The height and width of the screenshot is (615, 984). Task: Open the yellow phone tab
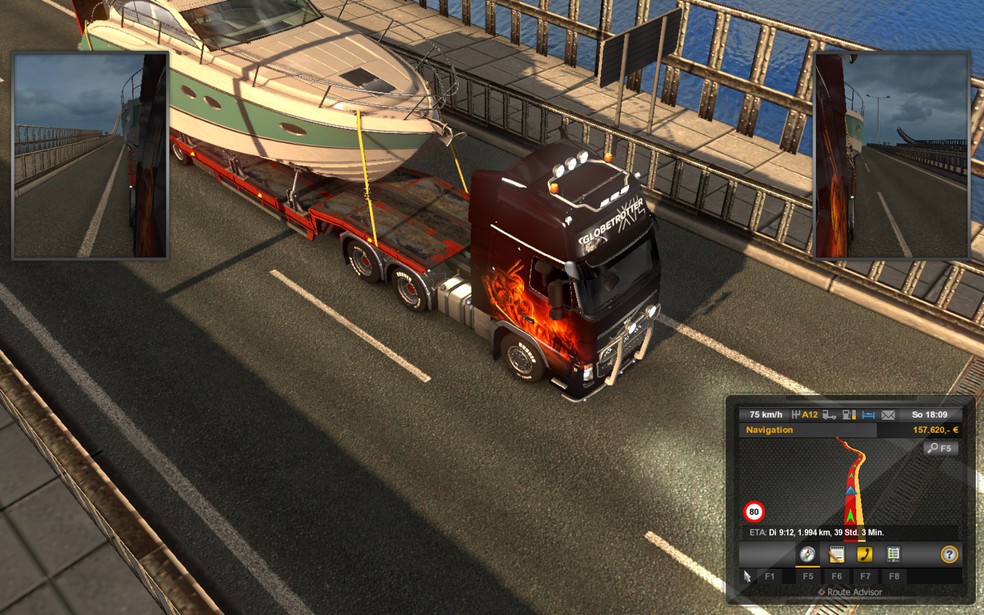tap(865, 554)
